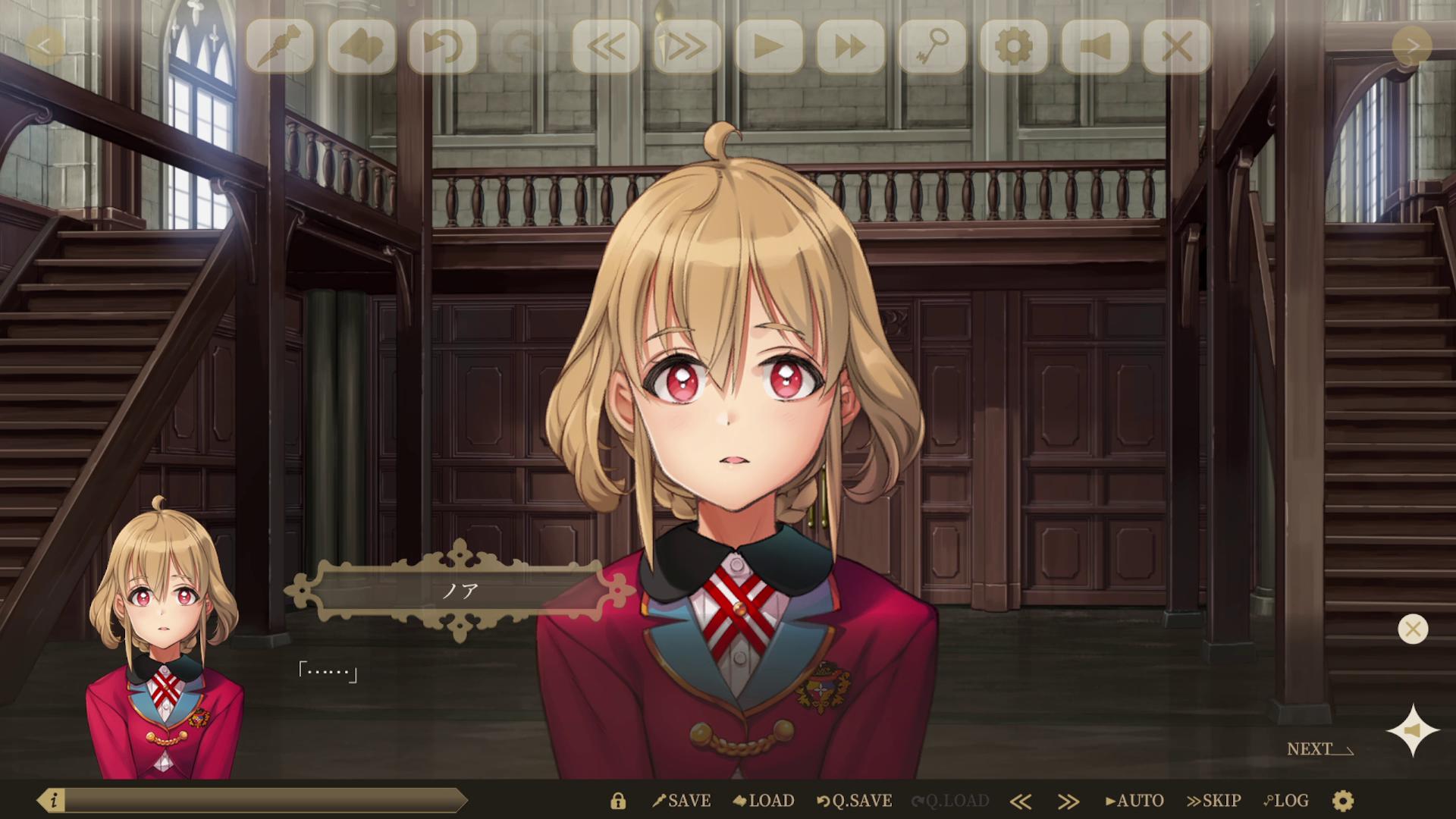Enable Skip mode from the bottom bar
1456x819 pixels.
pyautogui.click(x=1214, y=800)
